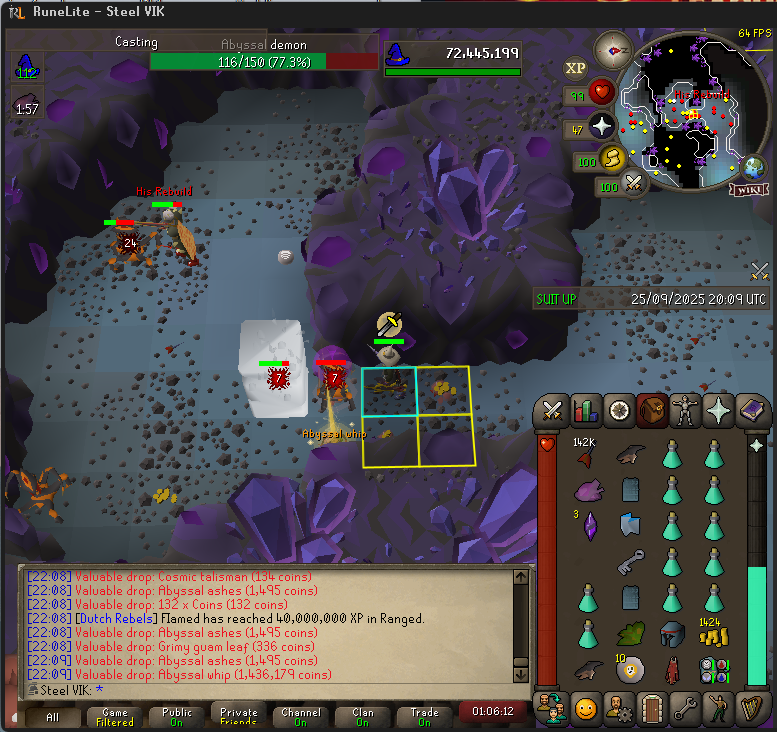Viewport: 777px width, 732px height.
Task: Switch to the Spellbook tab
Action: point(751,411)
